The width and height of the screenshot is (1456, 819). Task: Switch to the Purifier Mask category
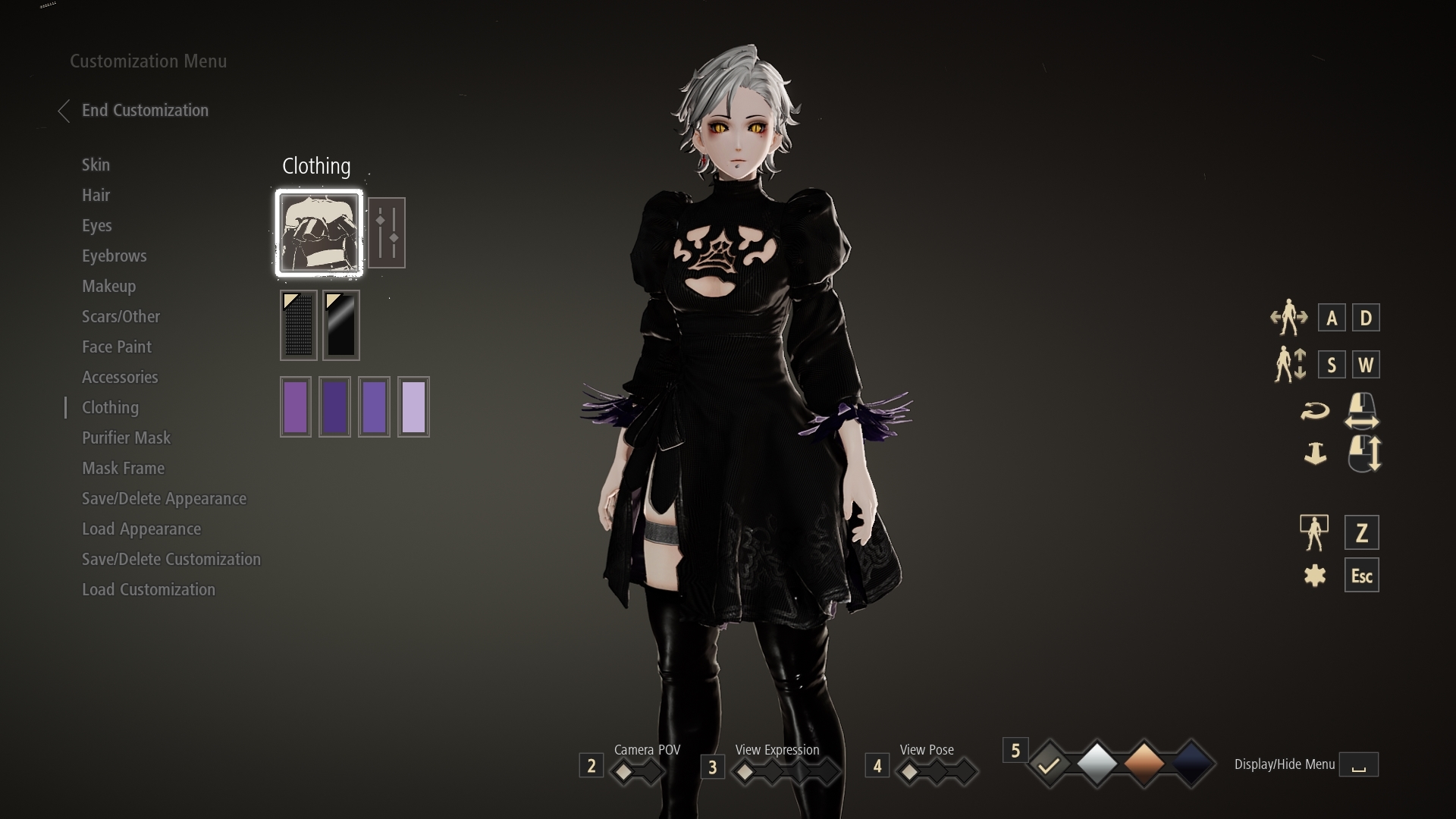point(127,438)
